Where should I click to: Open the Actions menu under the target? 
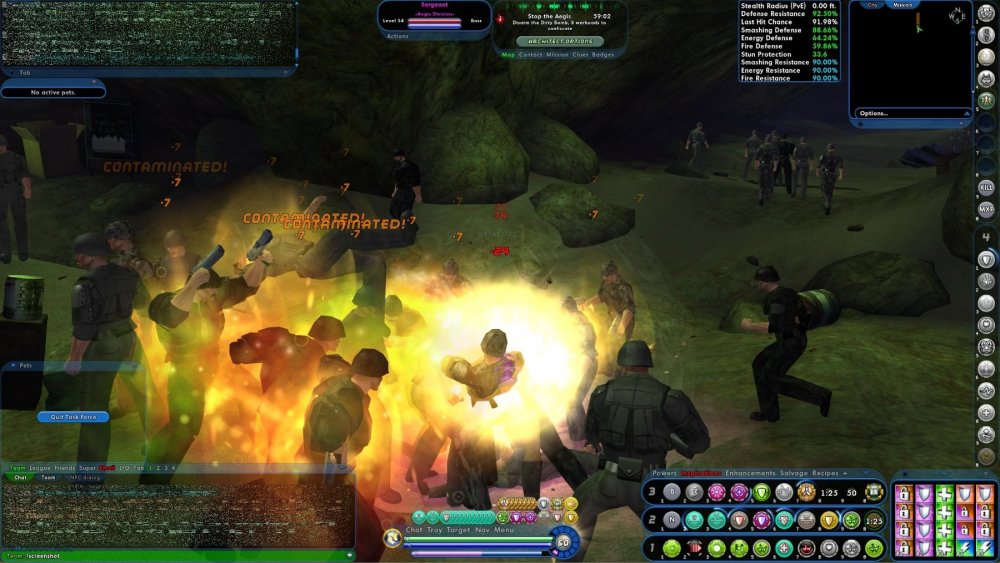[398, 36]
